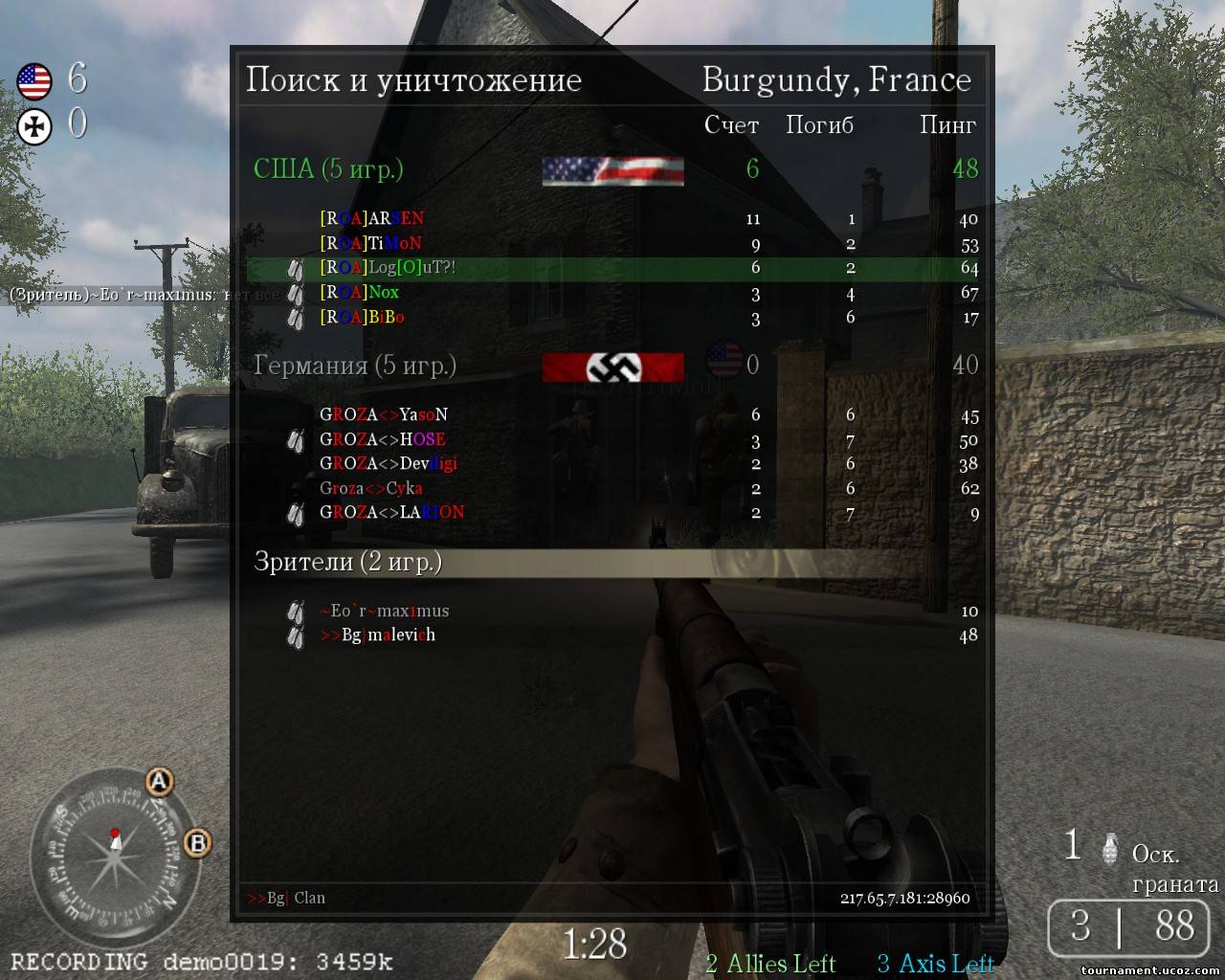This screenshot has height=980, width=1225.
Task: Choose the GROZA<>Deviligi row
Action: pos(389,463)
